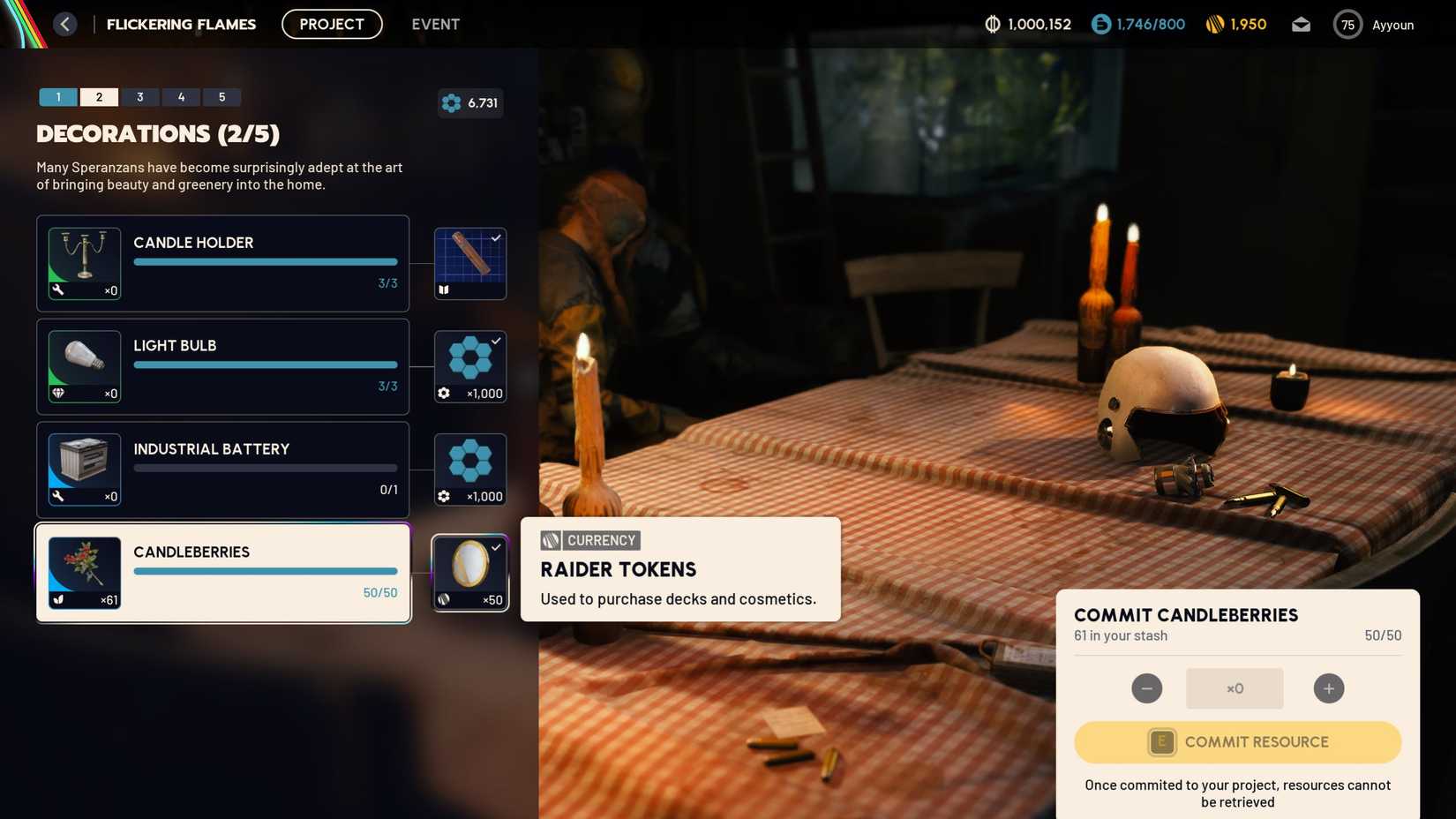Viewport: 1456px width, 819px height.
Task: Click the Candleberries item icon
Action: coord(84,571)
